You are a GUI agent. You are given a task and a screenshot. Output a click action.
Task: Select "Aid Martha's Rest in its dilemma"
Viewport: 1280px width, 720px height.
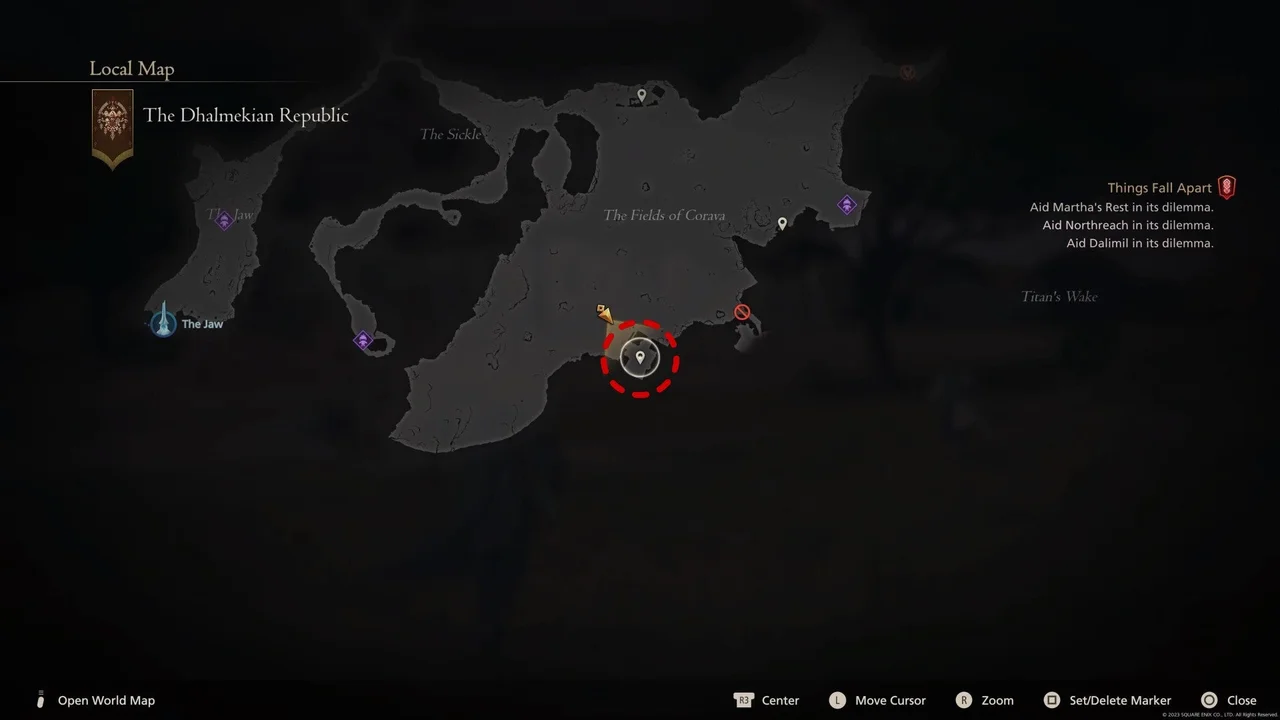(x=1120, y=206)
